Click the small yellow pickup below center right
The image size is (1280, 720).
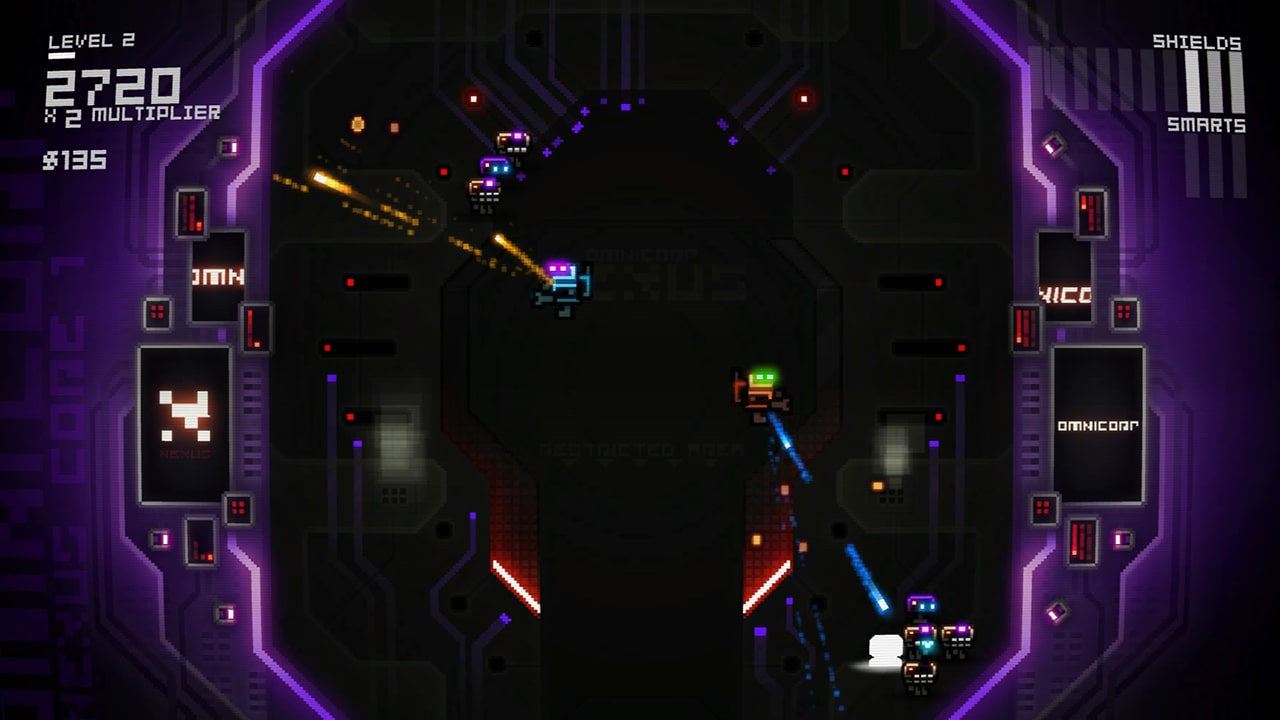tap(880, 488)
